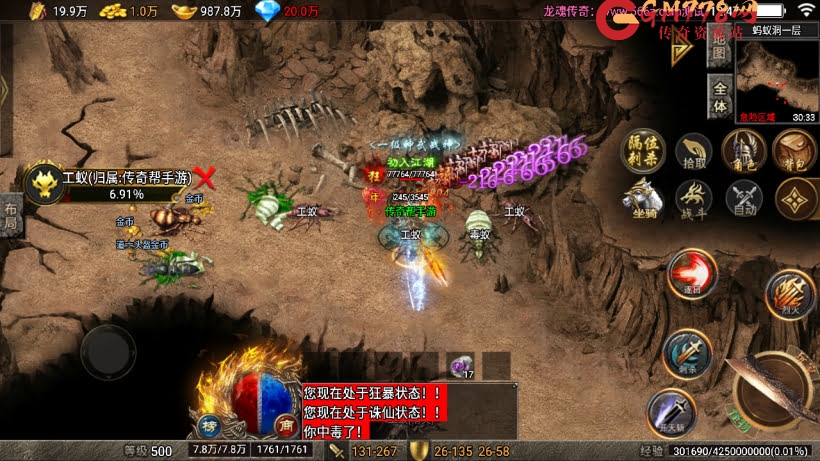Enable 自动 auto-battle
820x461 pixels.
tap(743, 197)
